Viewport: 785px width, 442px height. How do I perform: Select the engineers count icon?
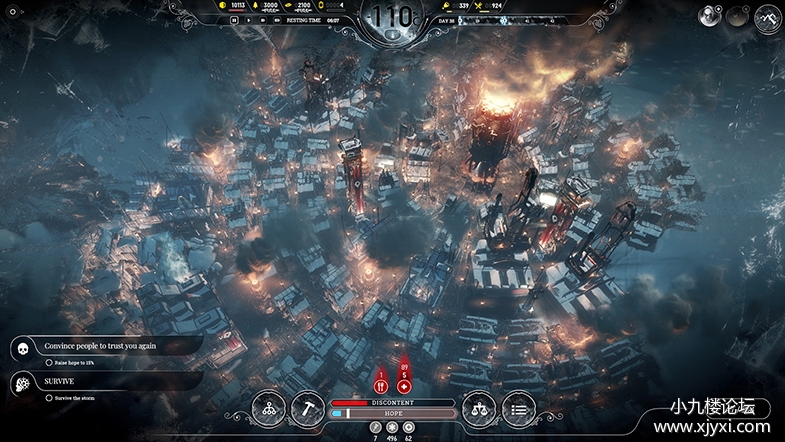point(376,427)
